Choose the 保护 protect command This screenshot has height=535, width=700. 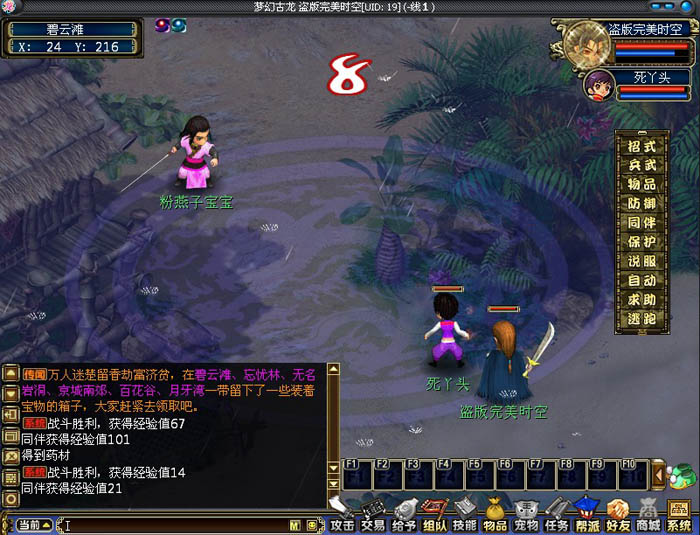(642, 241)
